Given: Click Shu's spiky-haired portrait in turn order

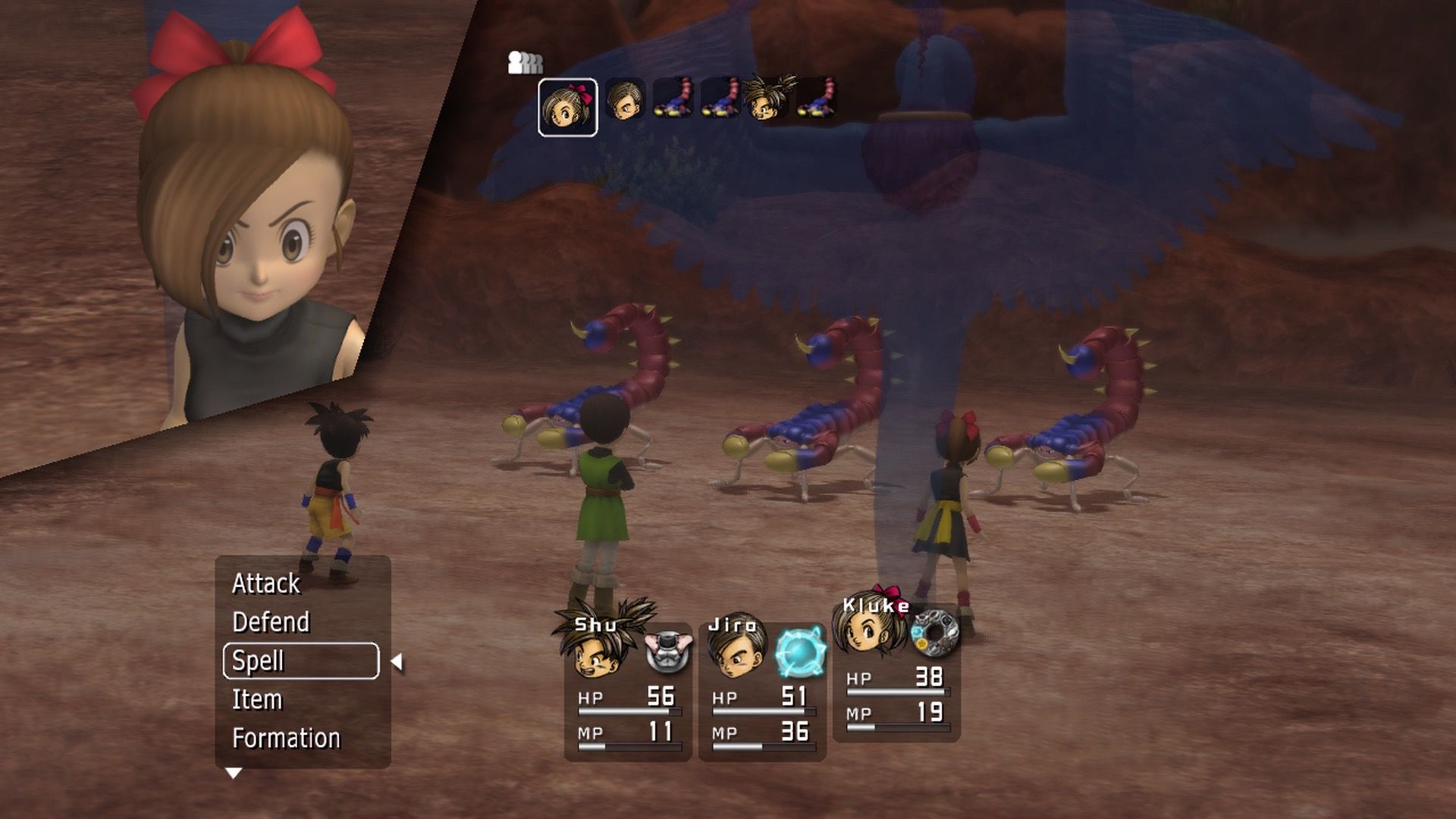Looking at the screenshot, I should point(767,99).
